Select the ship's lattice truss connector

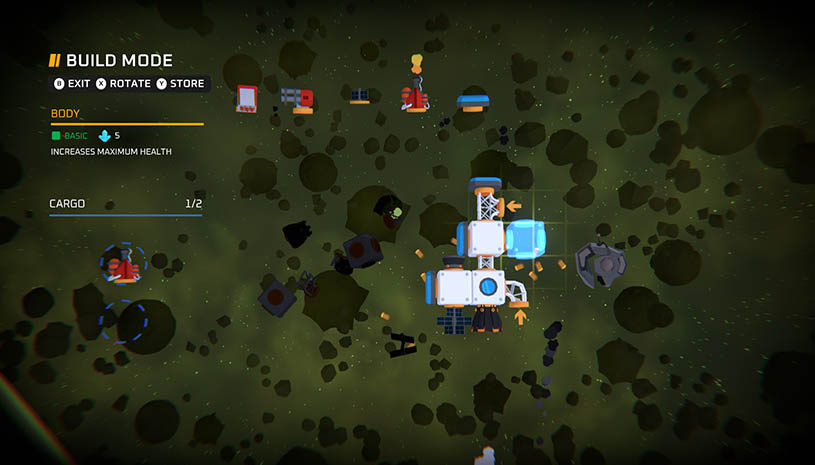click(x=487, y=205)
